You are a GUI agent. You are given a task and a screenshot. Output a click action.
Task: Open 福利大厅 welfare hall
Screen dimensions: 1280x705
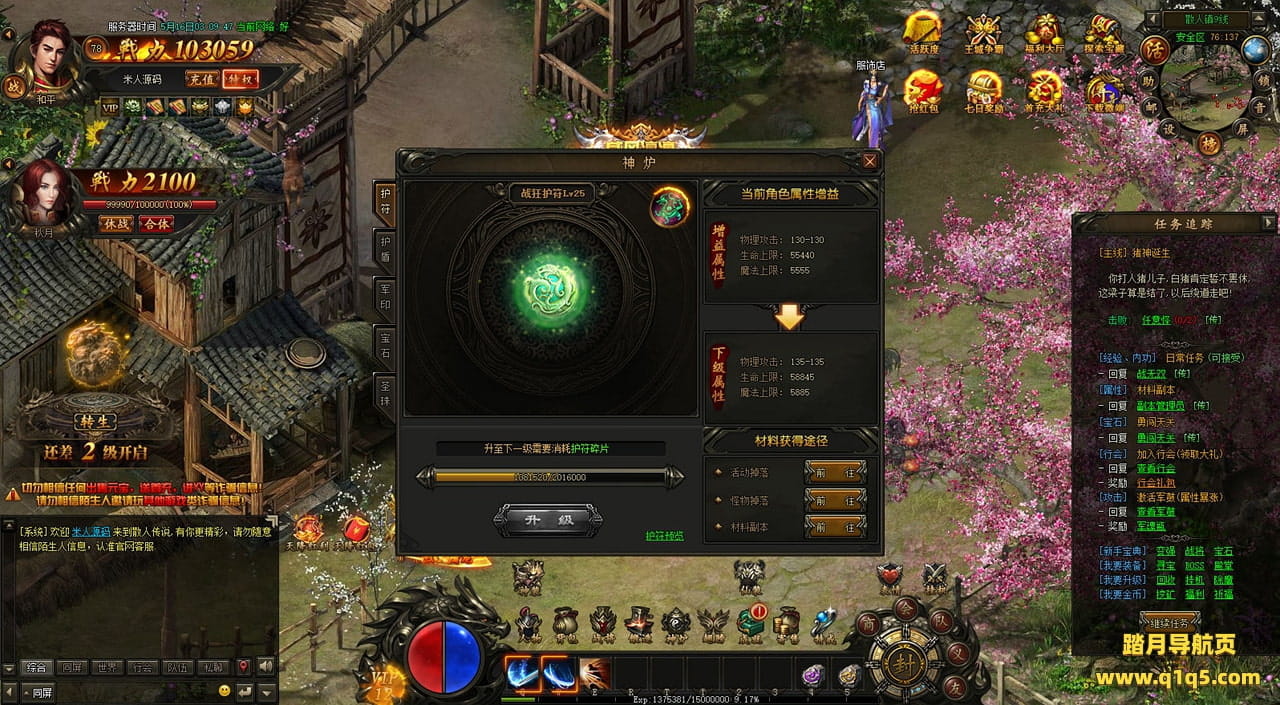(1046, 33)
